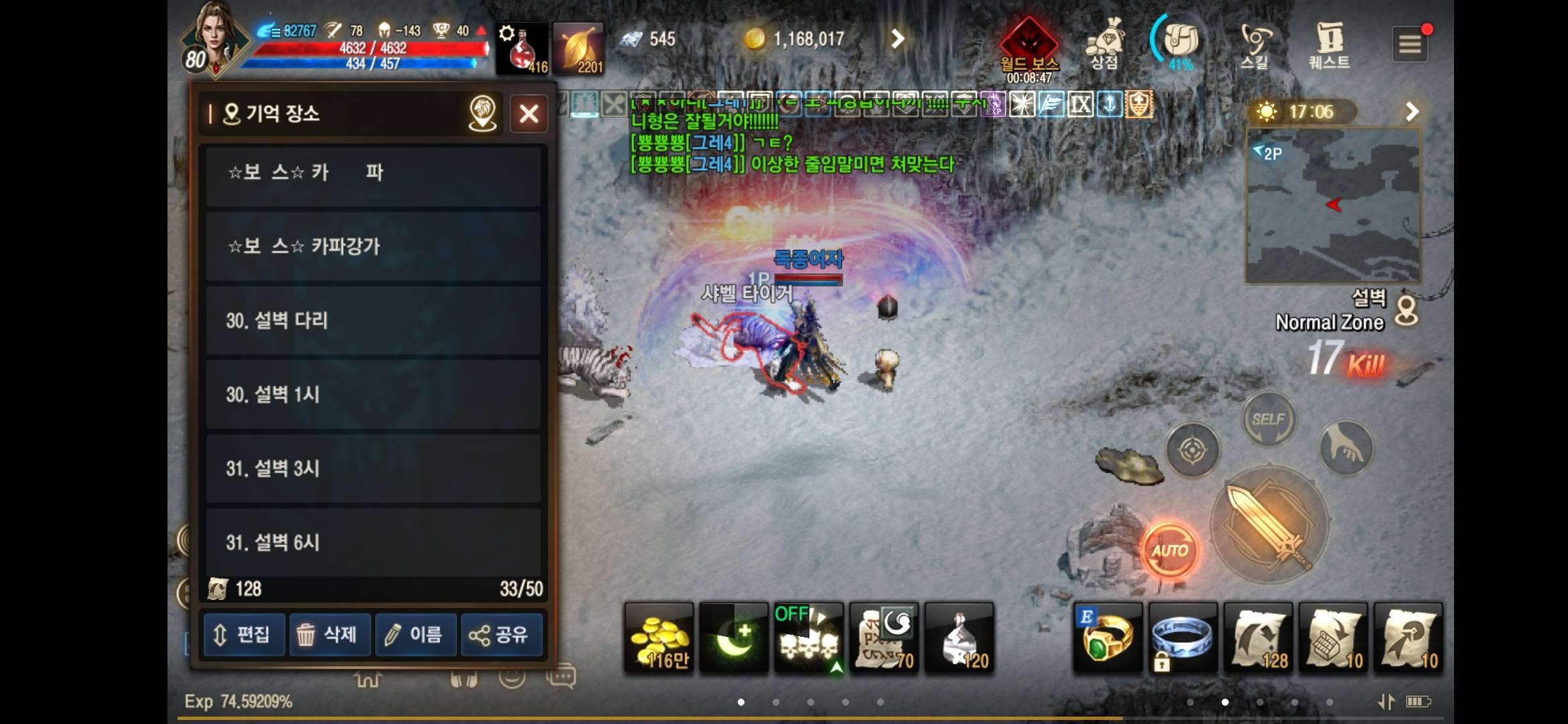Expand currency details via arrow next to gold amount
The height and width of the screenshot is (724, 1568).
898,38
